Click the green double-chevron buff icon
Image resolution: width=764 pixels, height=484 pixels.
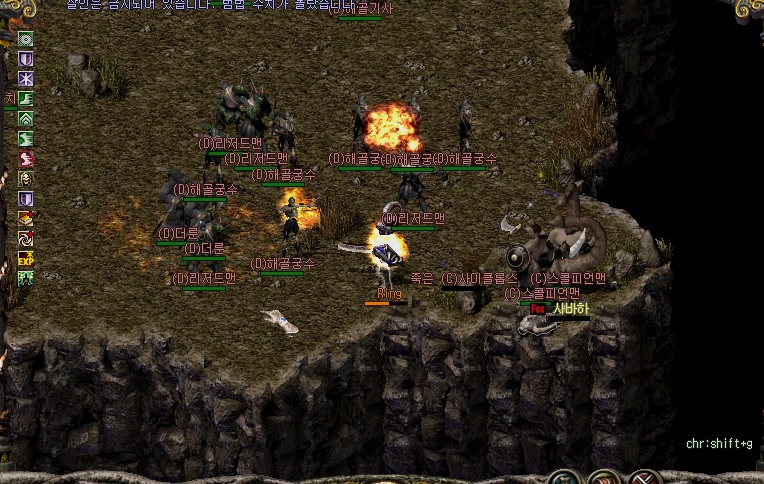[26, 119]
